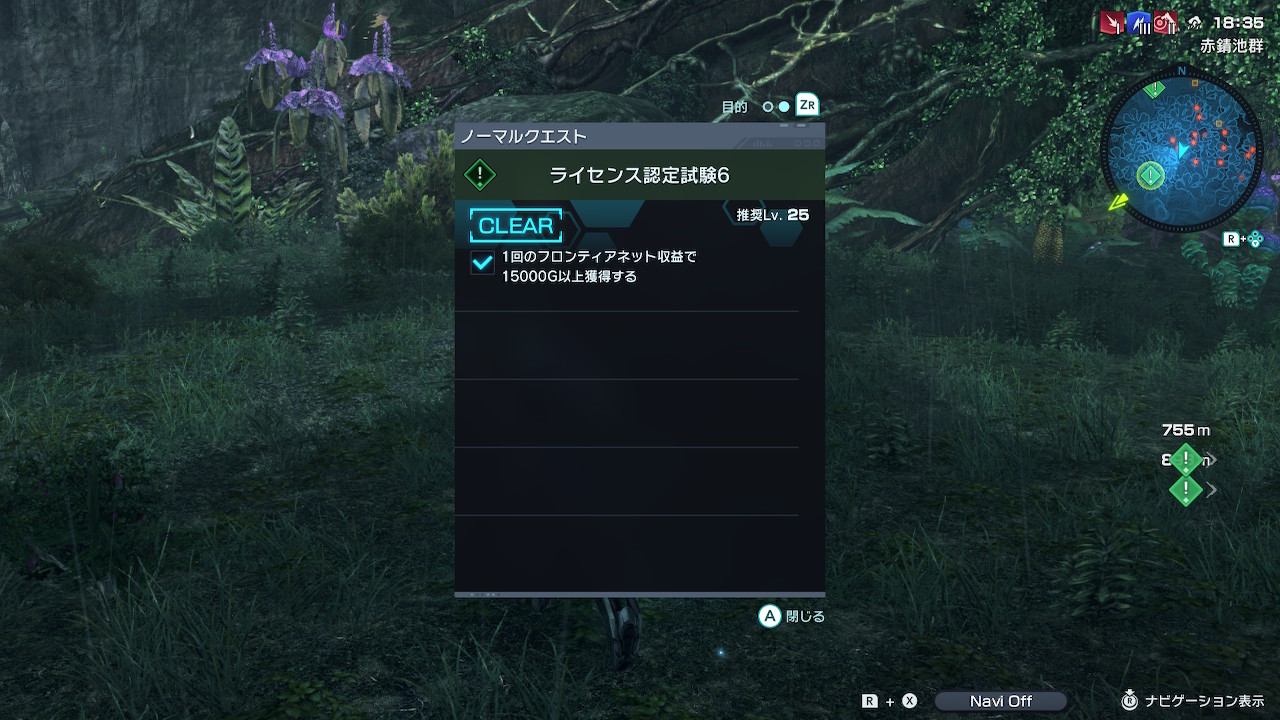Click the CLEAR quest status badge
The width and height of the screenshot is (1280, 720).
click(x=516, y=226)
